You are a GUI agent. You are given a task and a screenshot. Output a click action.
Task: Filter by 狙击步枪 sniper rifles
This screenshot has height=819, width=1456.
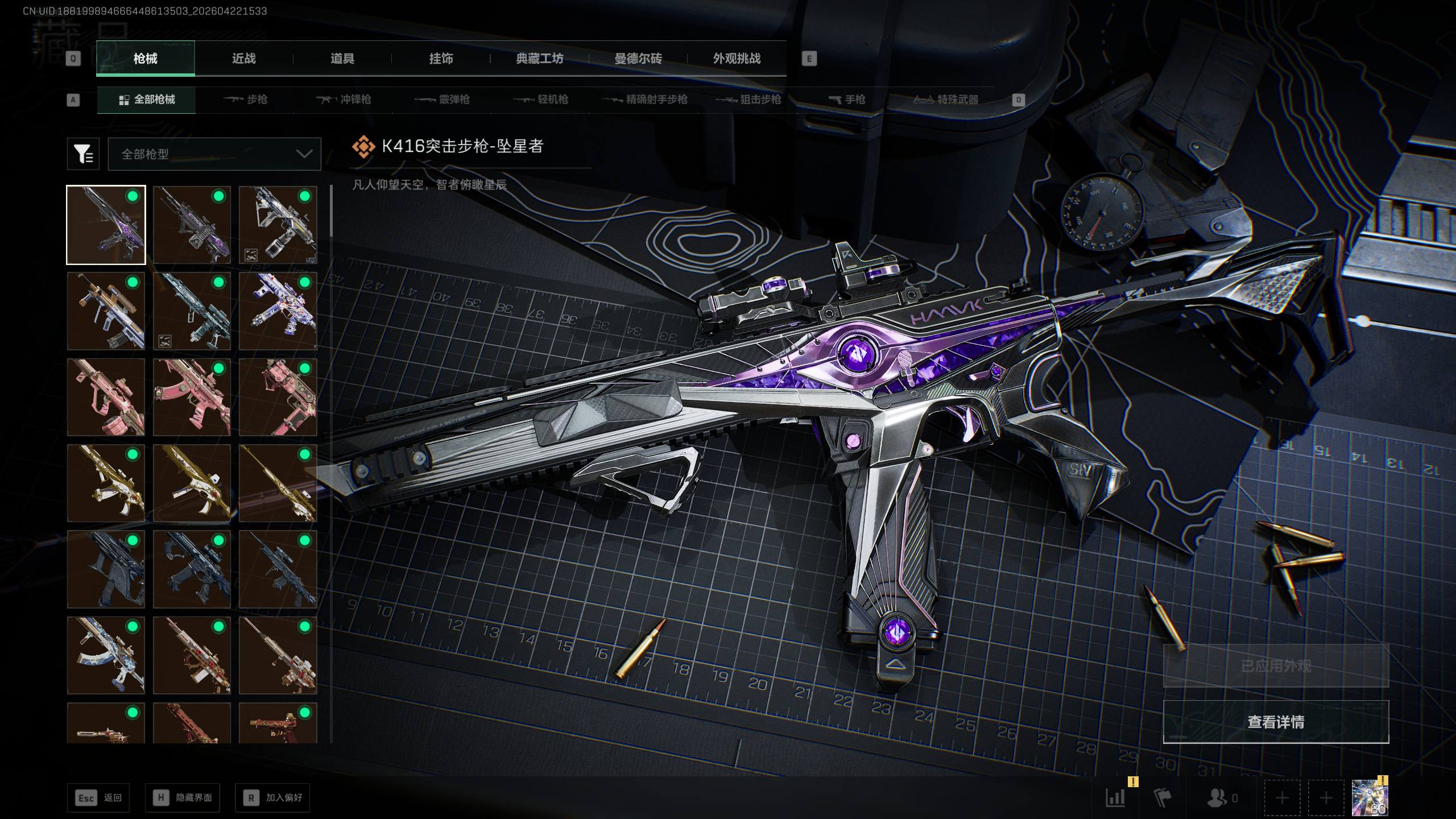tap(748, 100)
